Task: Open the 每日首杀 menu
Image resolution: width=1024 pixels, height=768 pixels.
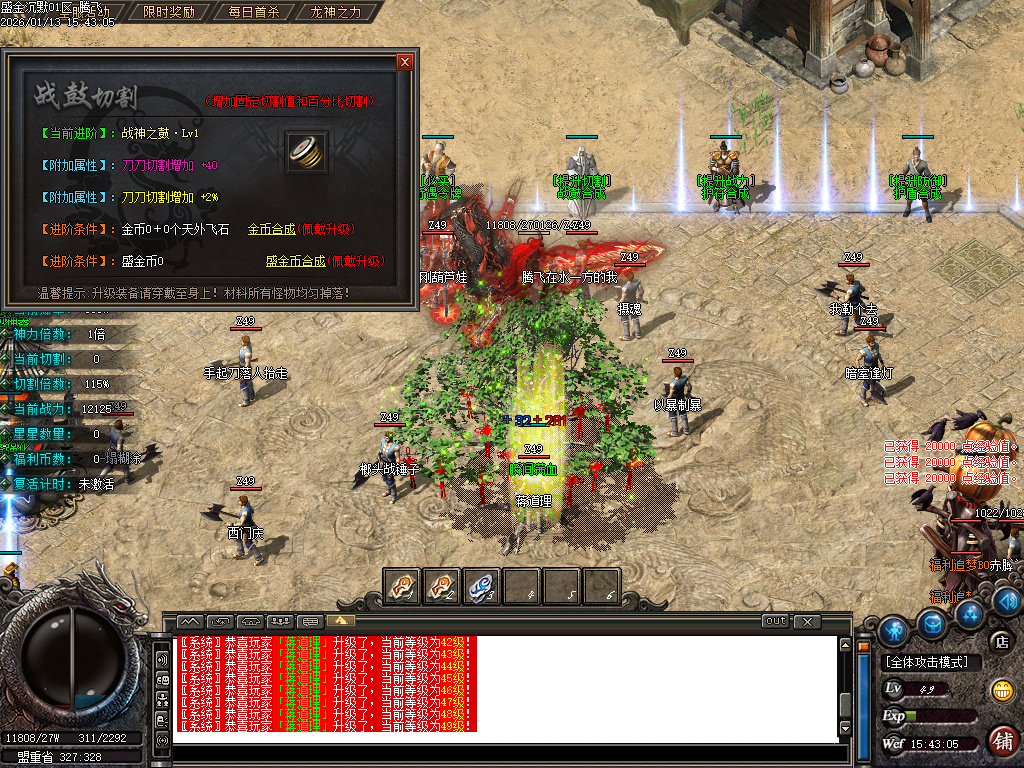Action: (x=253, y=13)
